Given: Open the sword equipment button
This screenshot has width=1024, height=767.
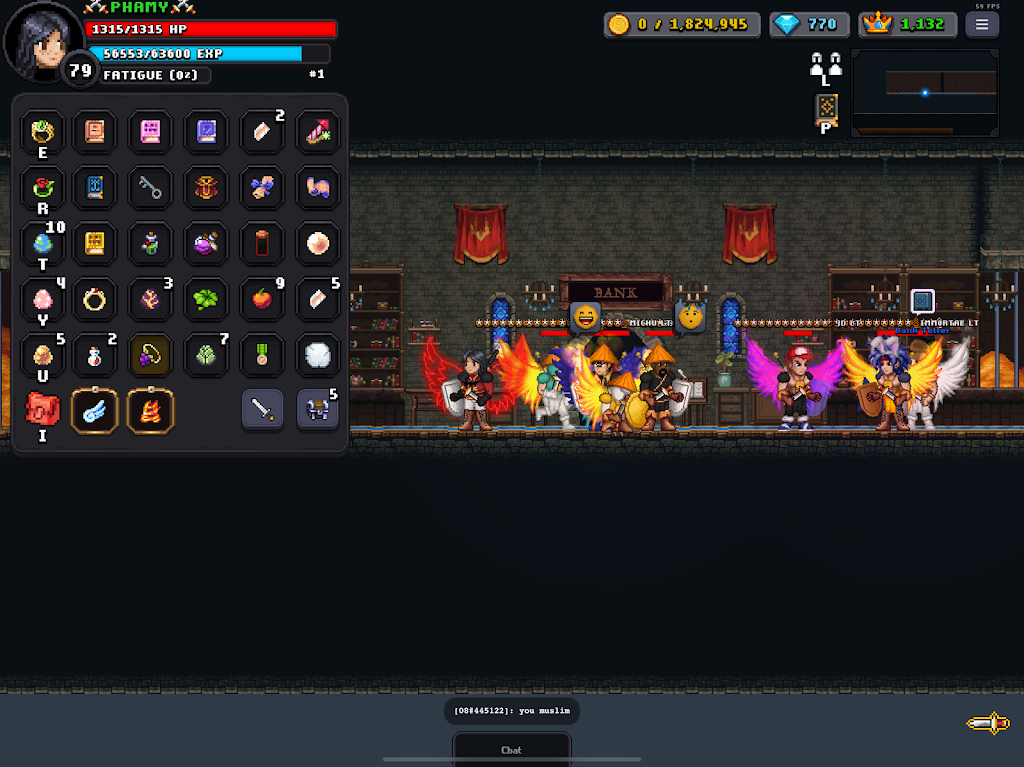Looking at the screenshot, I should (x=262, y=410).
